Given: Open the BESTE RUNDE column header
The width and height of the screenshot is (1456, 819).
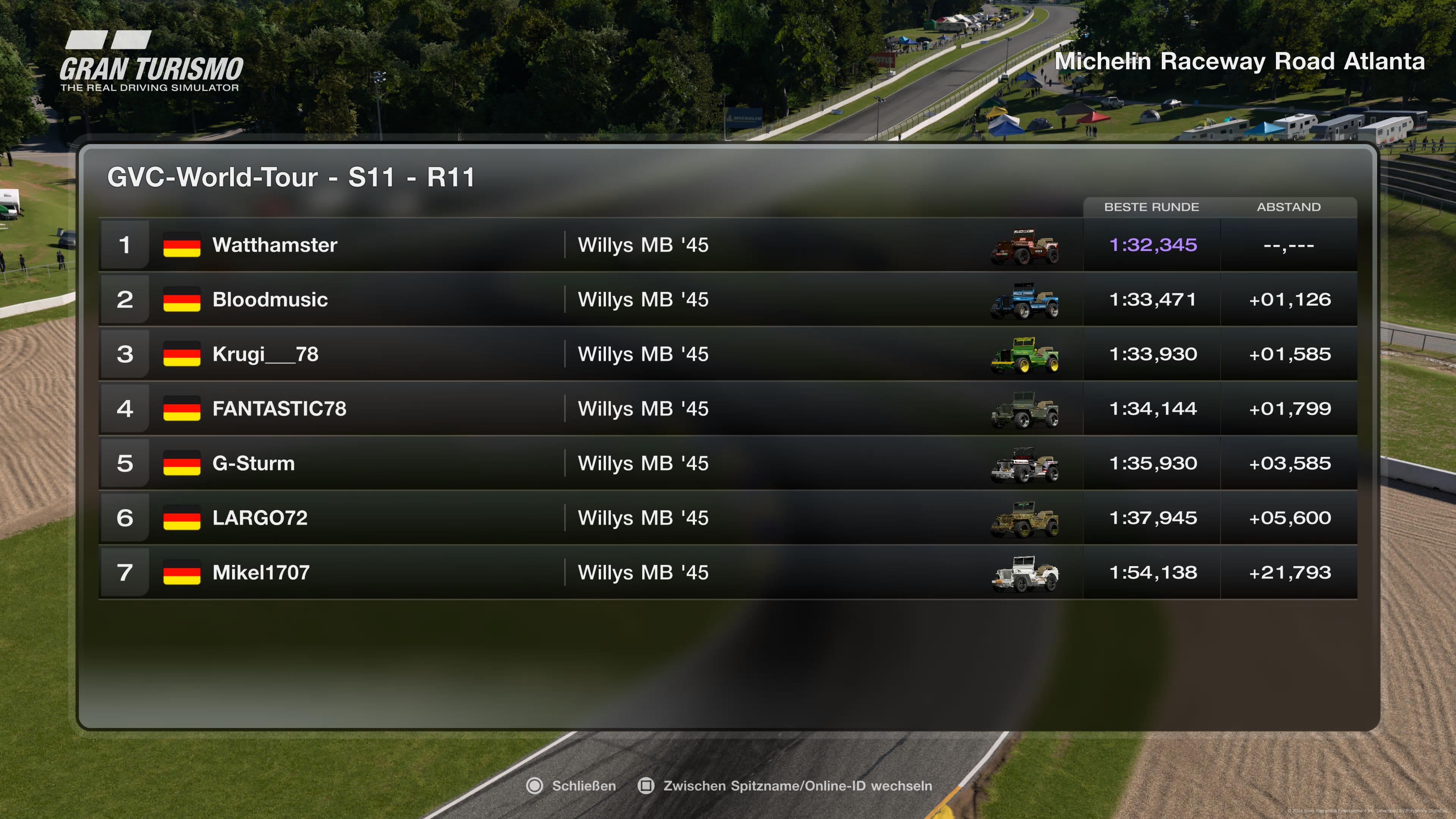Looking at the screenshot, I should (1152, 207).
